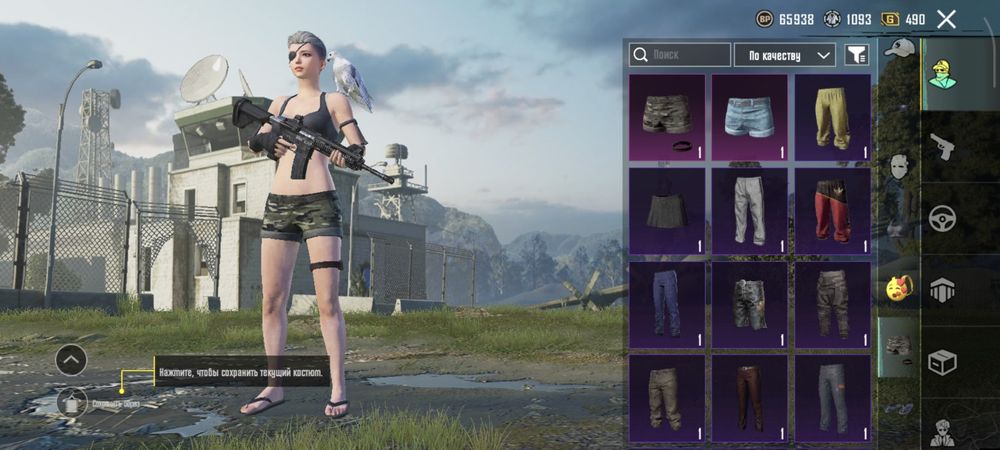Expand the up-arrow round button
Viewport: 1000px width, 450px height.
[x=71, y=359]
